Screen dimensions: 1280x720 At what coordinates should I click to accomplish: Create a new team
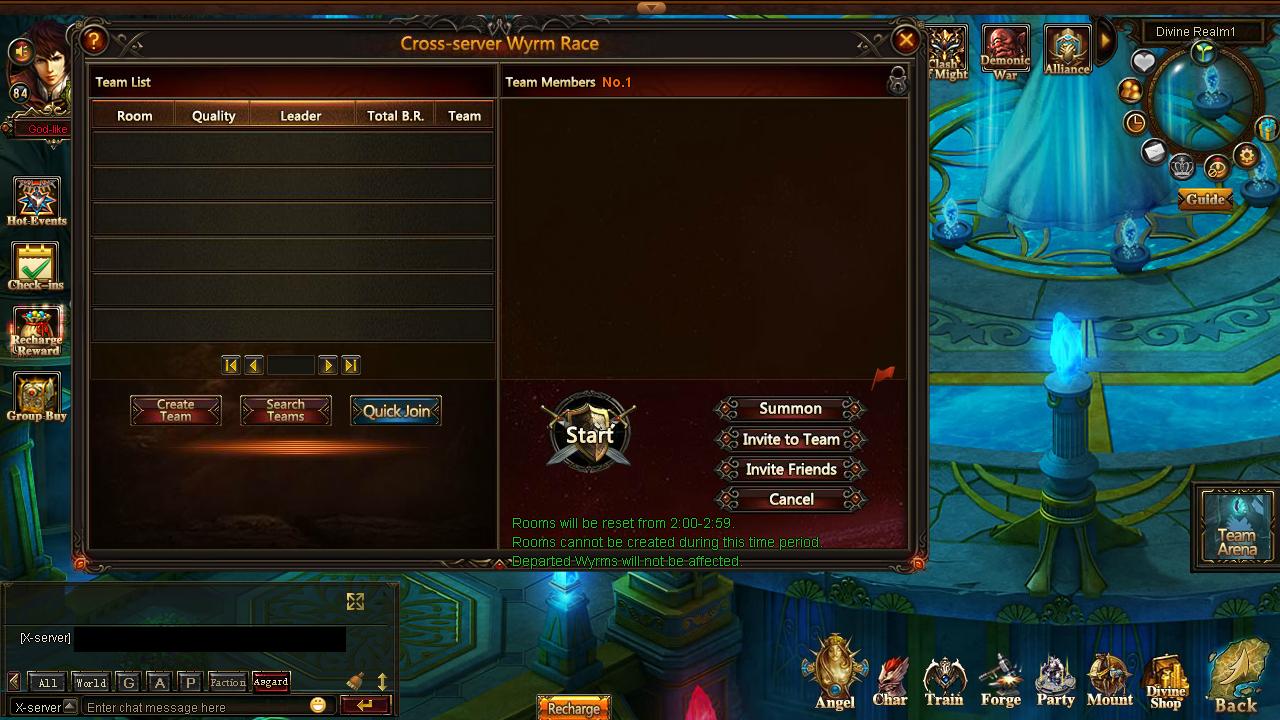(x=176, y=411)
